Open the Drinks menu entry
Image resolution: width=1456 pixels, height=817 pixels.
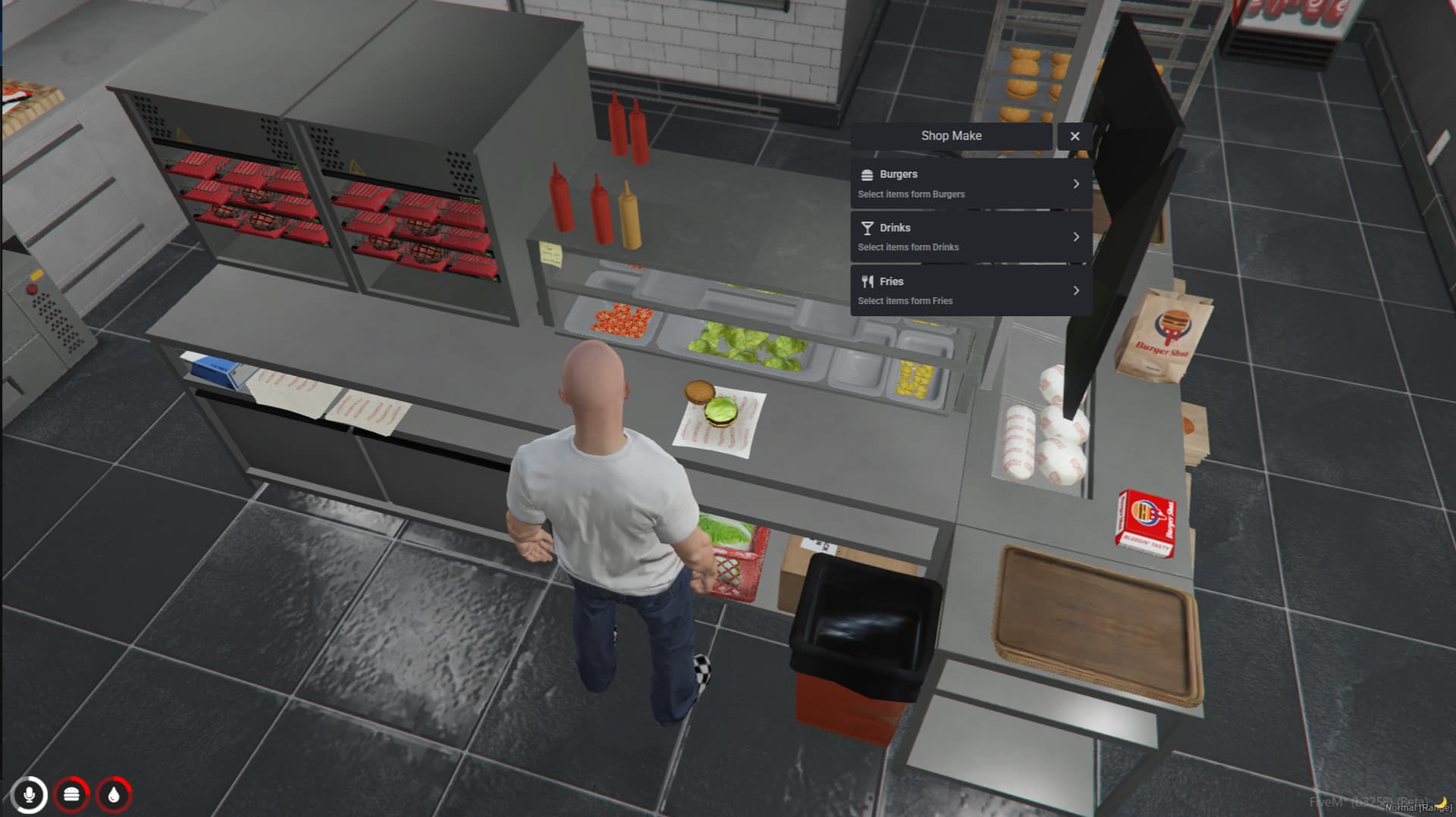(x=971, y=236)
